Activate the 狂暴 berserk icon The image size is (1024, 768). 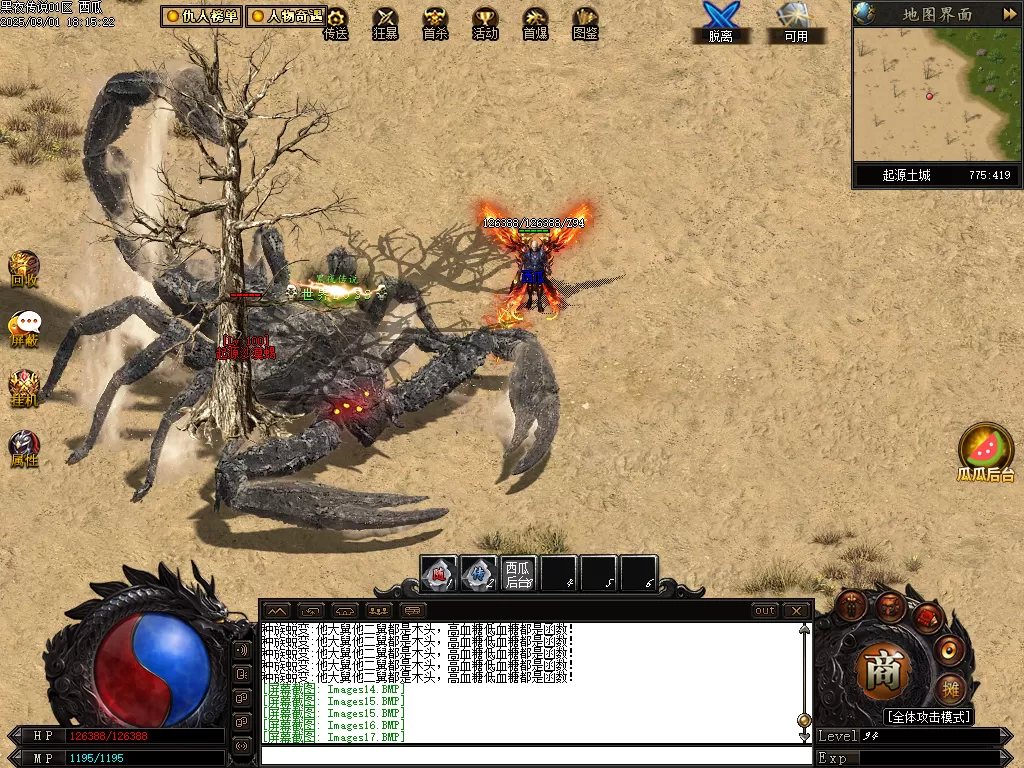pyautogui.click(x=385, y=23)
